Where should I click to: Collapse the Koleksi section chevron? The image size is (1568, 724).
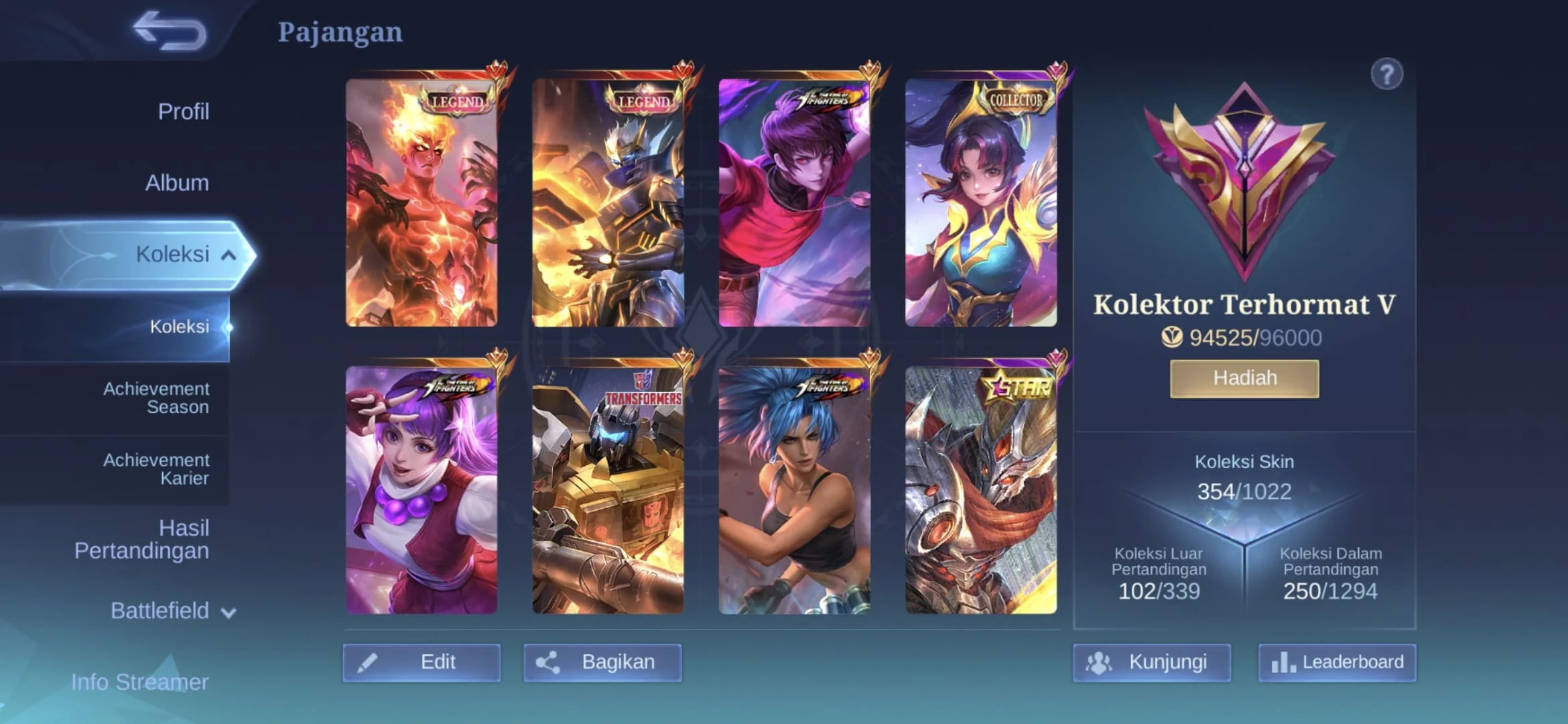point(228,254)
